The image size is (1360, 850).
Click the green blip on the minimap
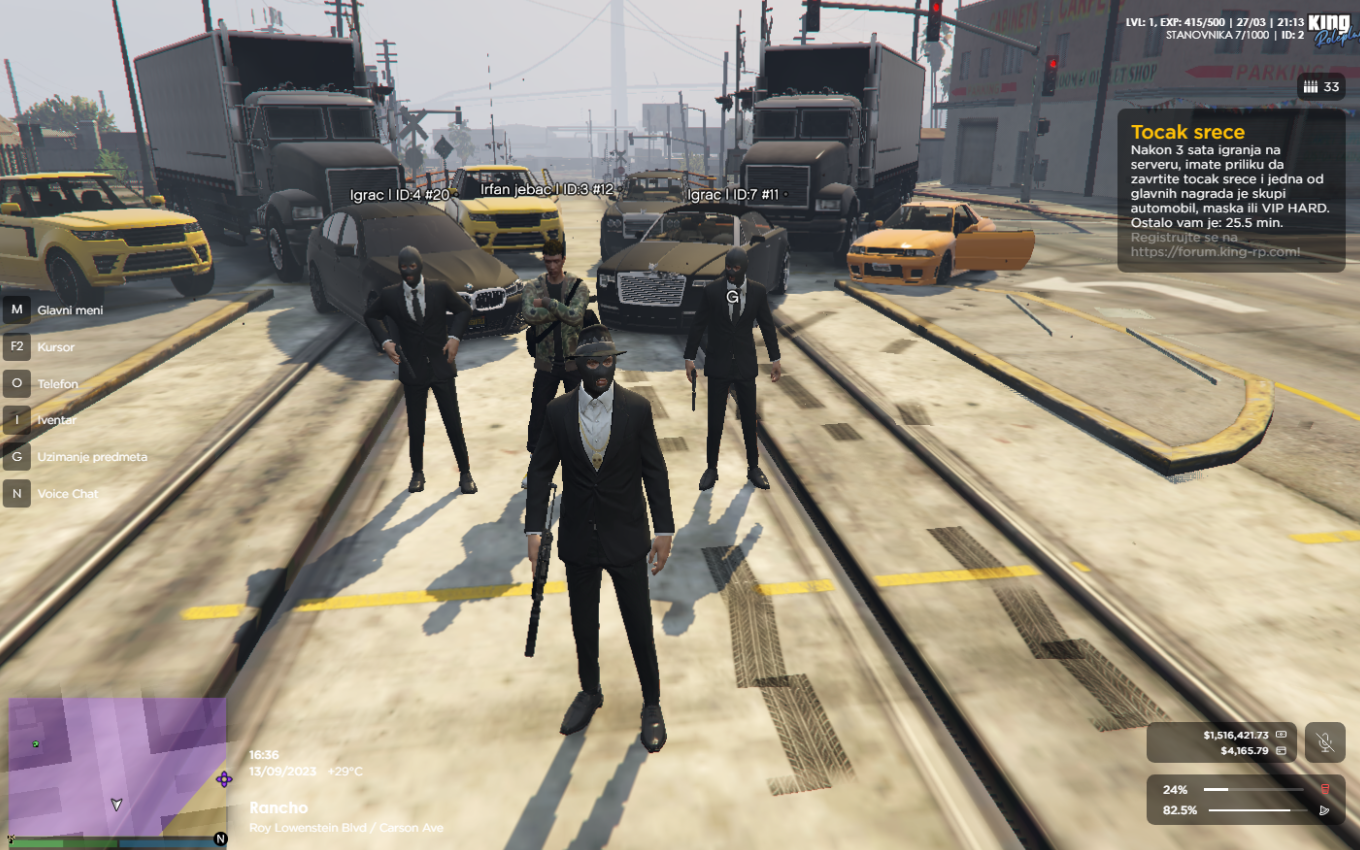point(37,744)
